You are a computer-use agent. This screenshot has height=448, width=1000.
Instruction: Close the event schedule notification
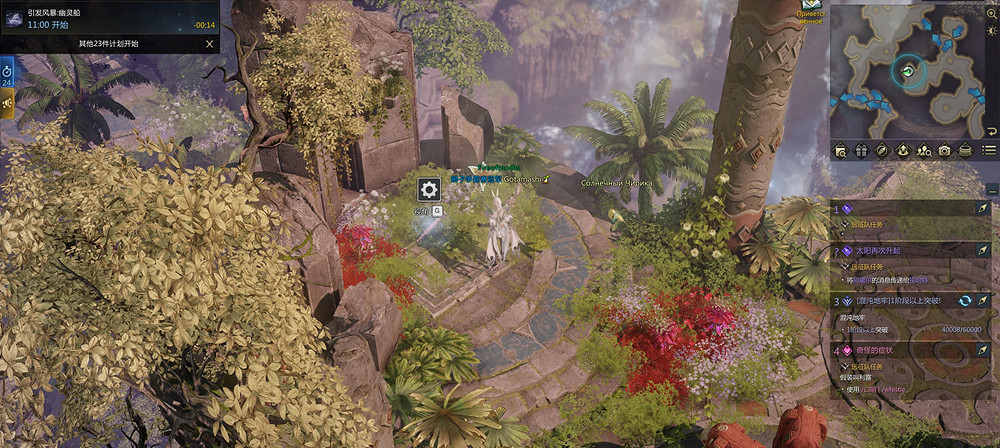tap(209, 44)
